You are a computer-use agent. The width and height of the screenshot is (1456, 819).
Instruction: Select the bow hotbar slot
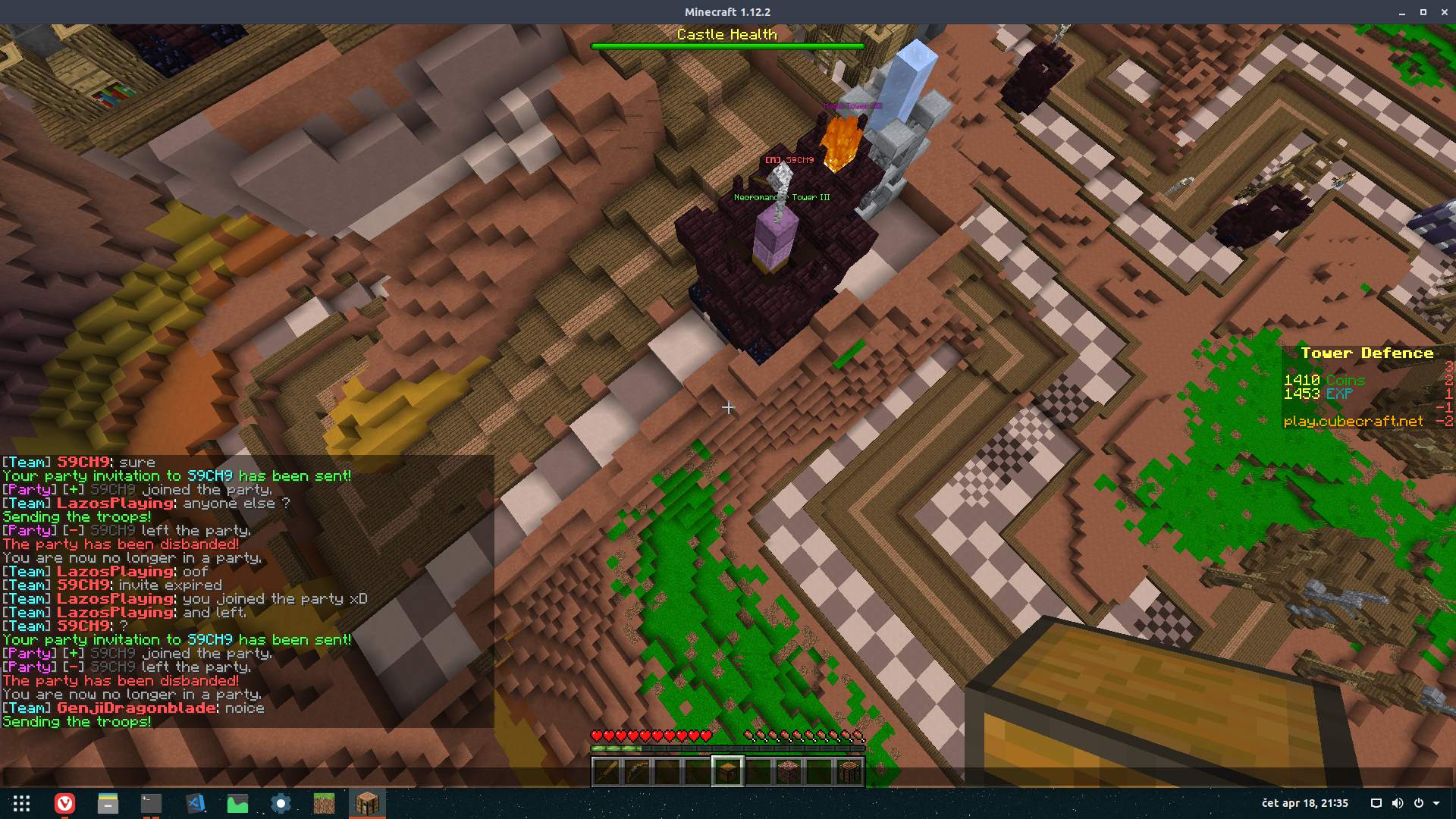637,772
